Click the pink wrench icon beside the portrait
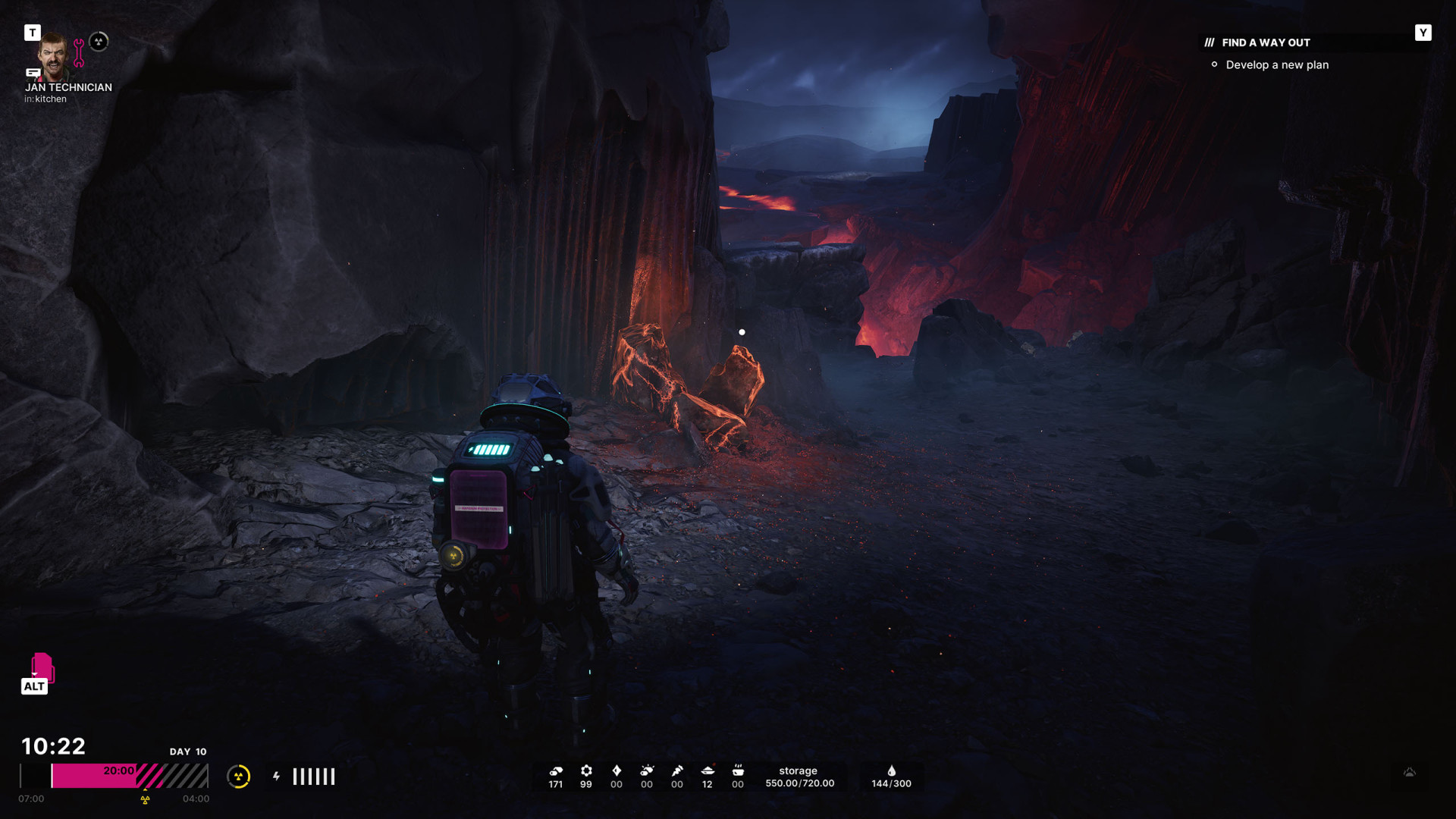 79,53
